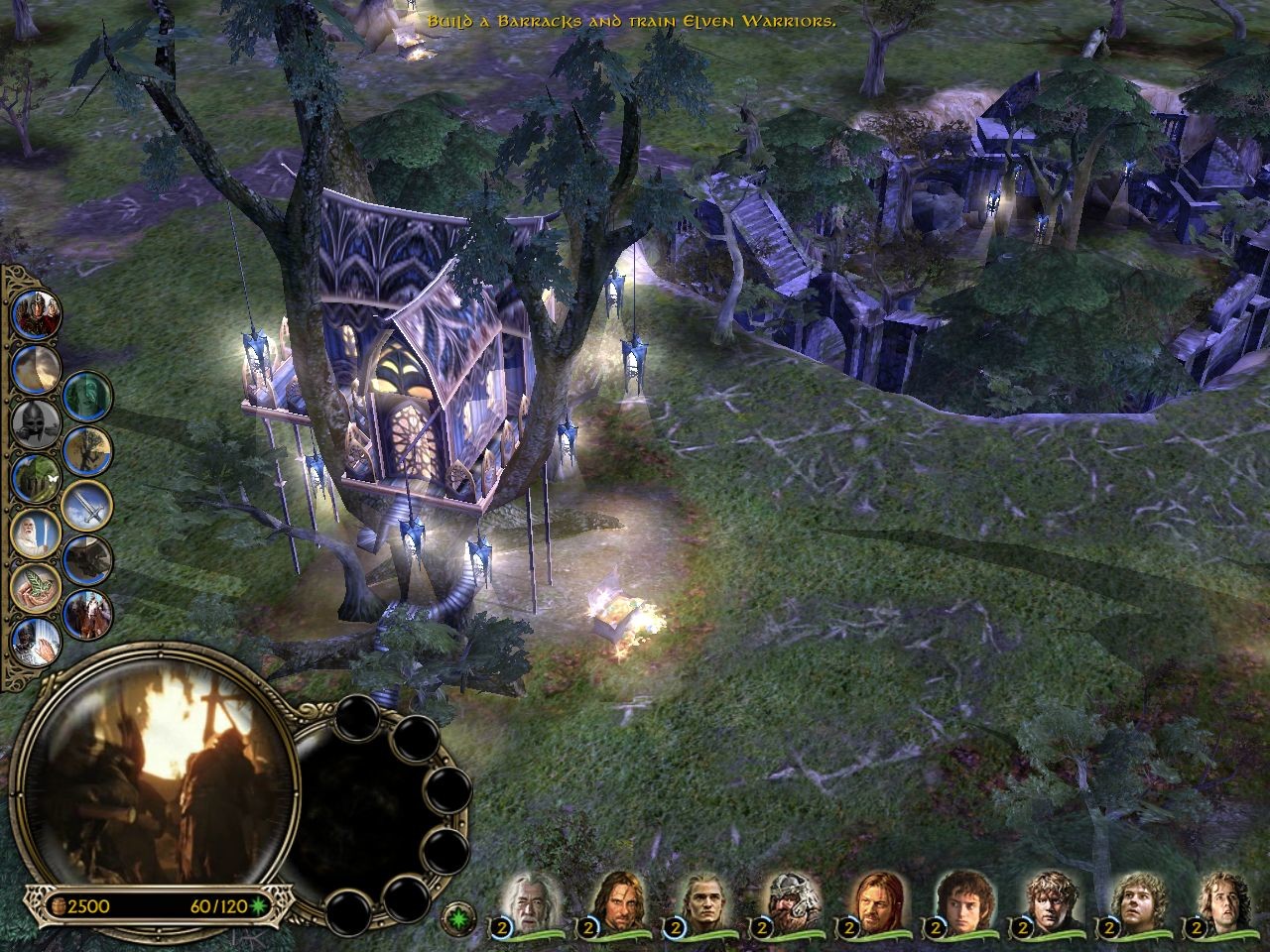Image resolution: width=1270 pixels, height=952 pixels.
Task: Select the elven wood with butterfly power
Action: (36, 480)
